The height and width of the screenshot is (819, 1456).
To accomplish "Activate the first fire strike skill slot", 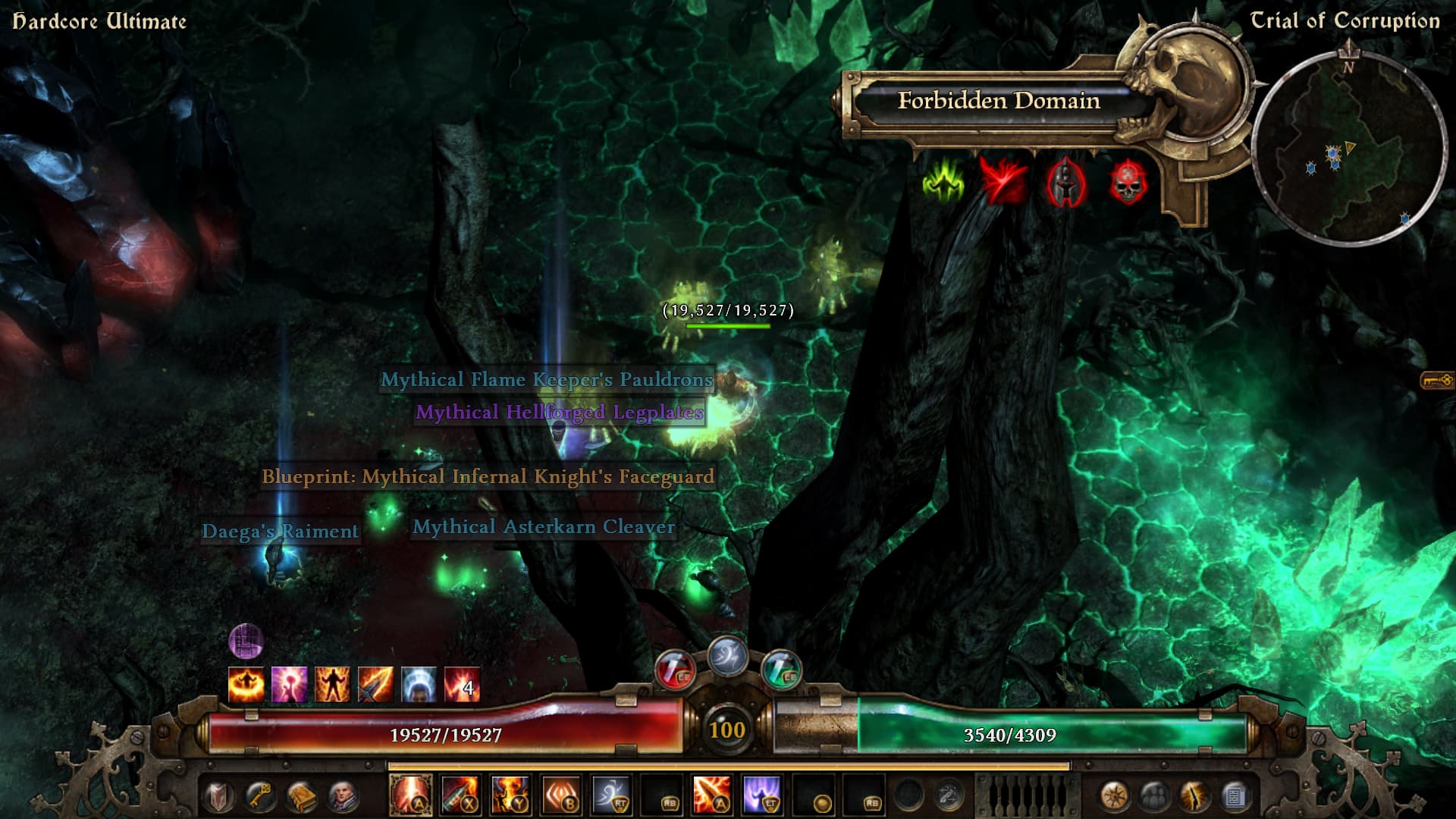I will [410, 795].
